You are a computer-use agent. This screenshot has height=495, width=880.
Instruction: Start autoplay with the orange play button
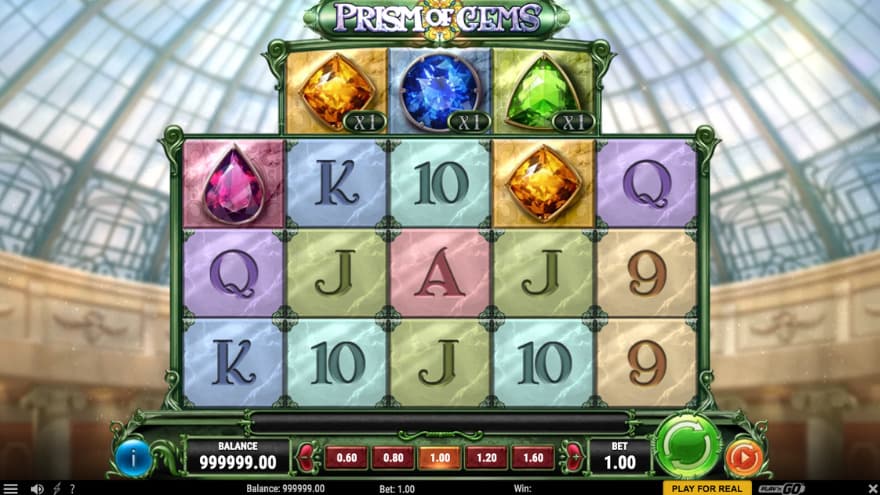743,457
